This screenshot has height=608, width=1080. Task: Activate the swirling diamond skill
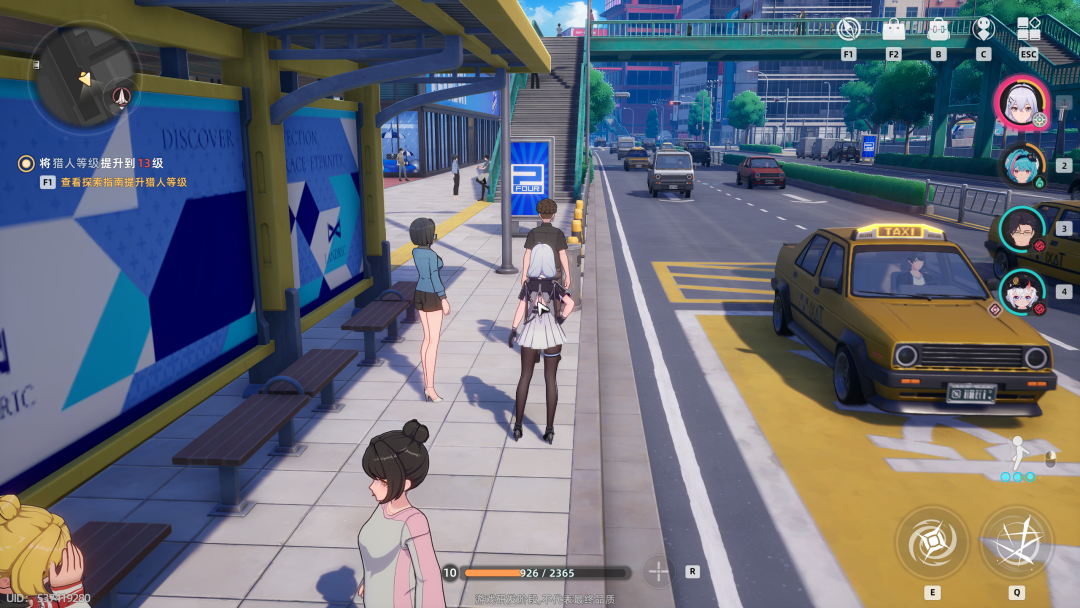[932, 543]
